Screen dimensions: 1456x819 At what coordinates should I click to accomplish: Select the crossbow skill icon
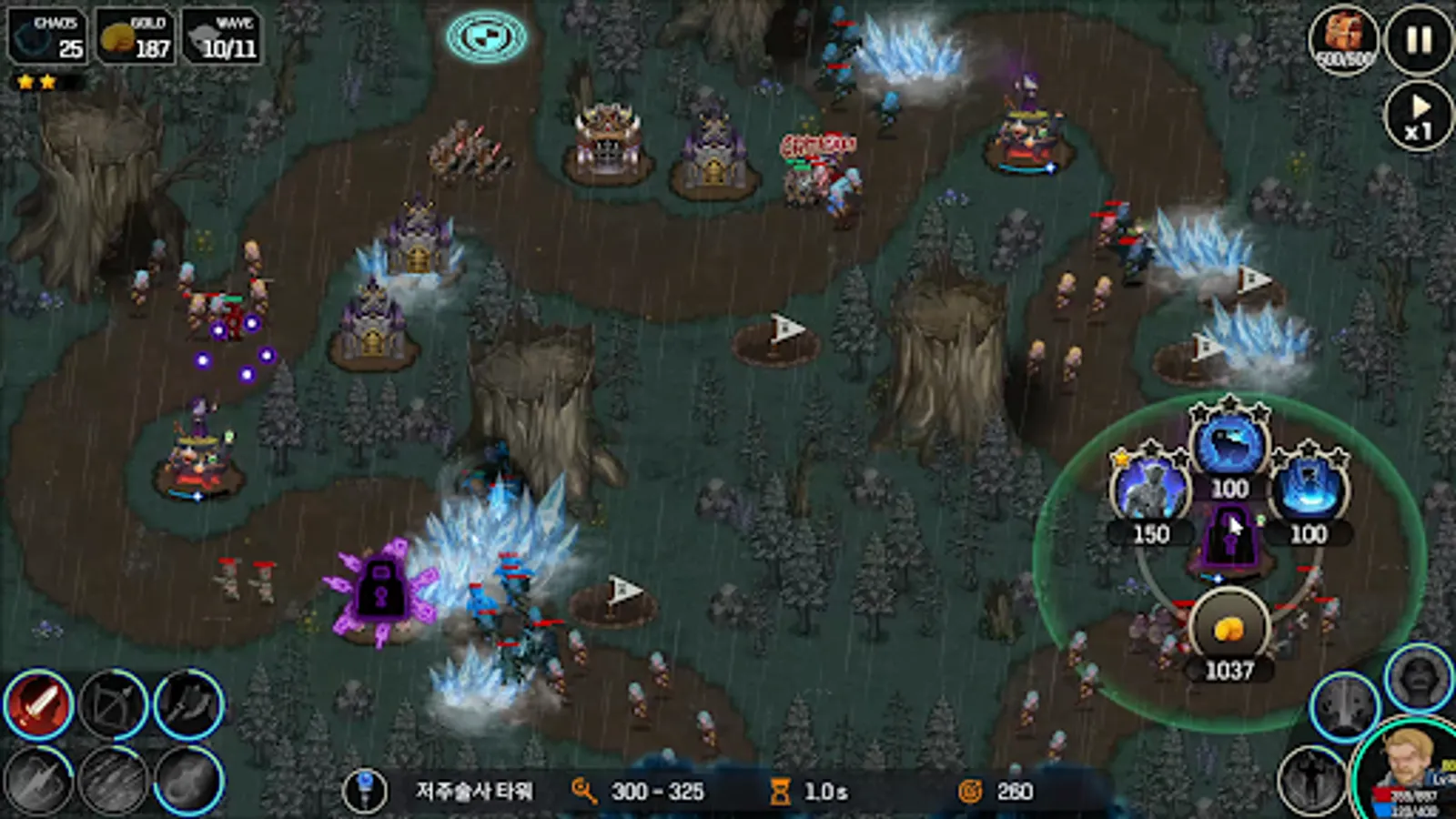(x=114, y=705)
